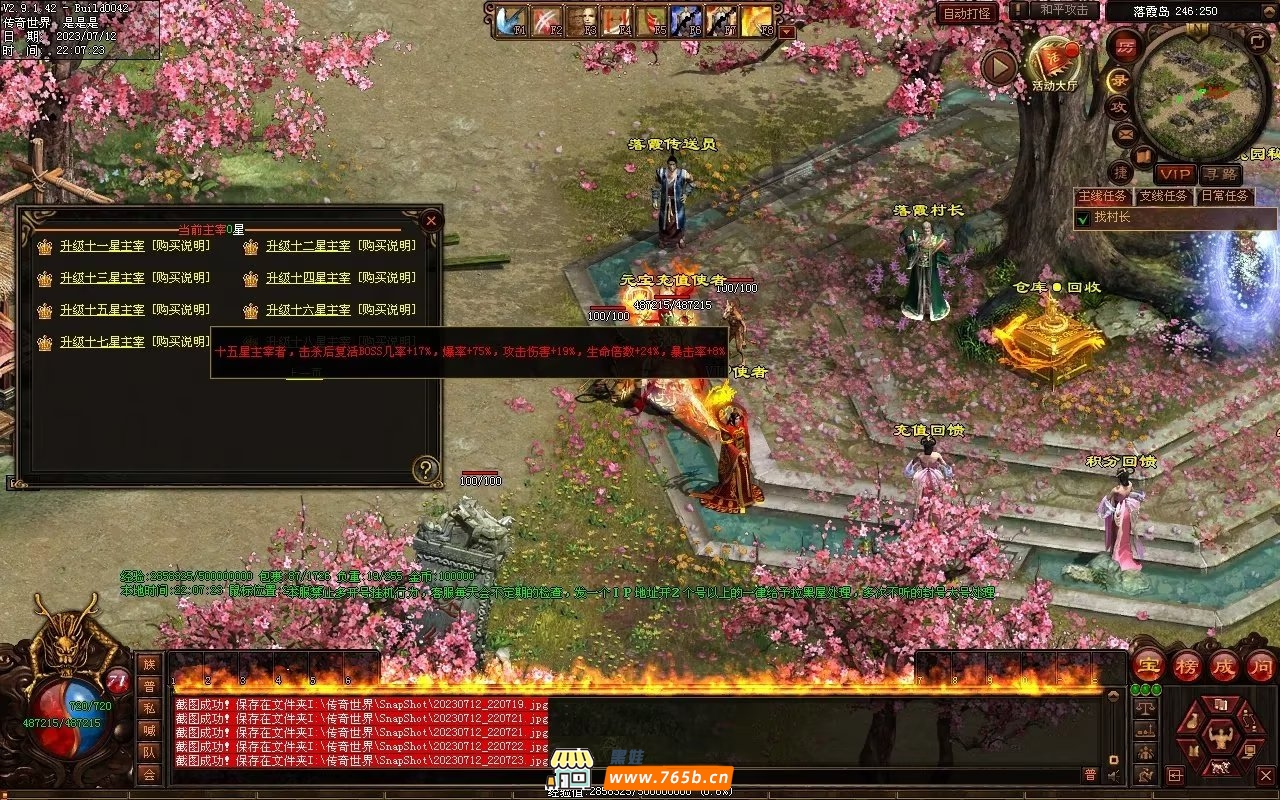Select 升级十一星主宰 upgrade link

pyautogui.click(x=102, y=246)
